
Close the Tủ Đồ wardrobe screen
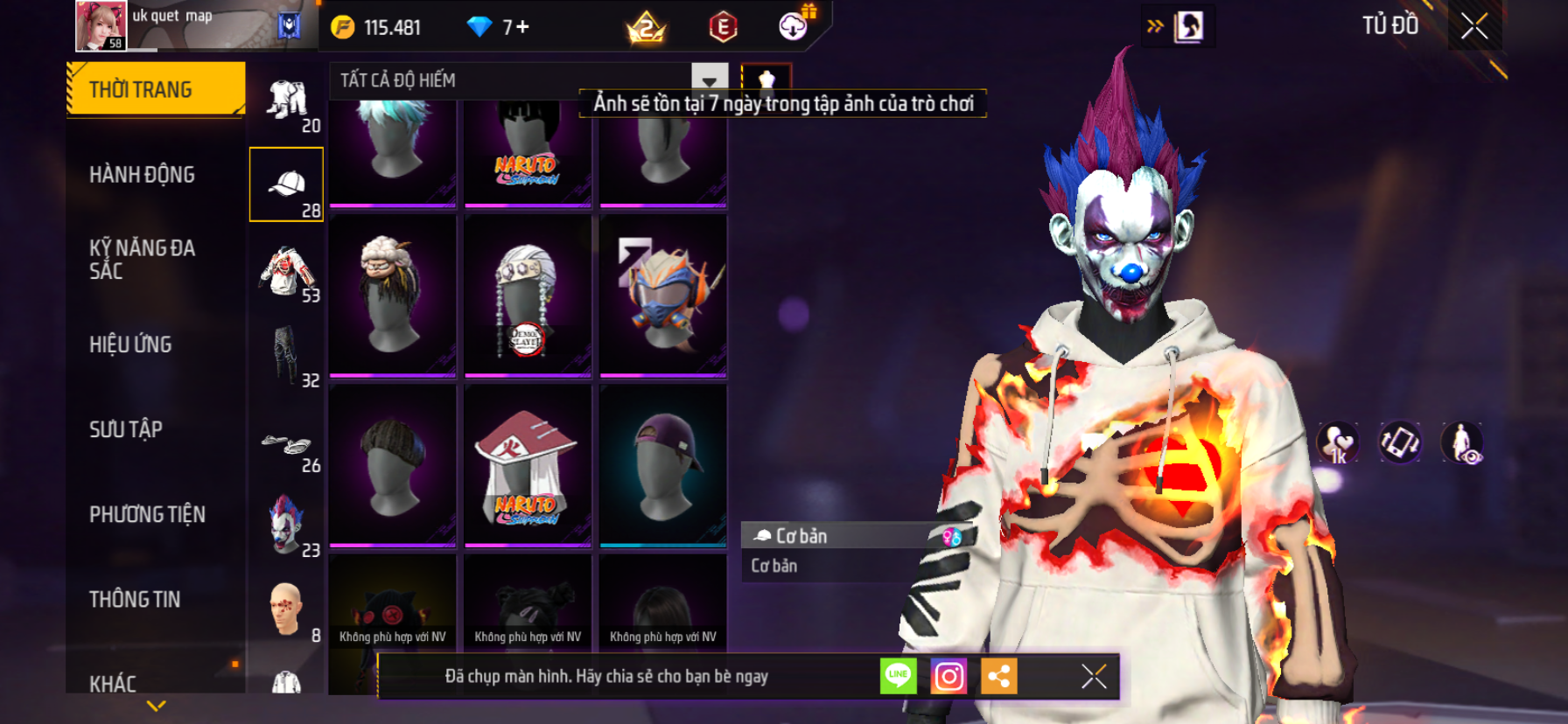click(1474, 26)
